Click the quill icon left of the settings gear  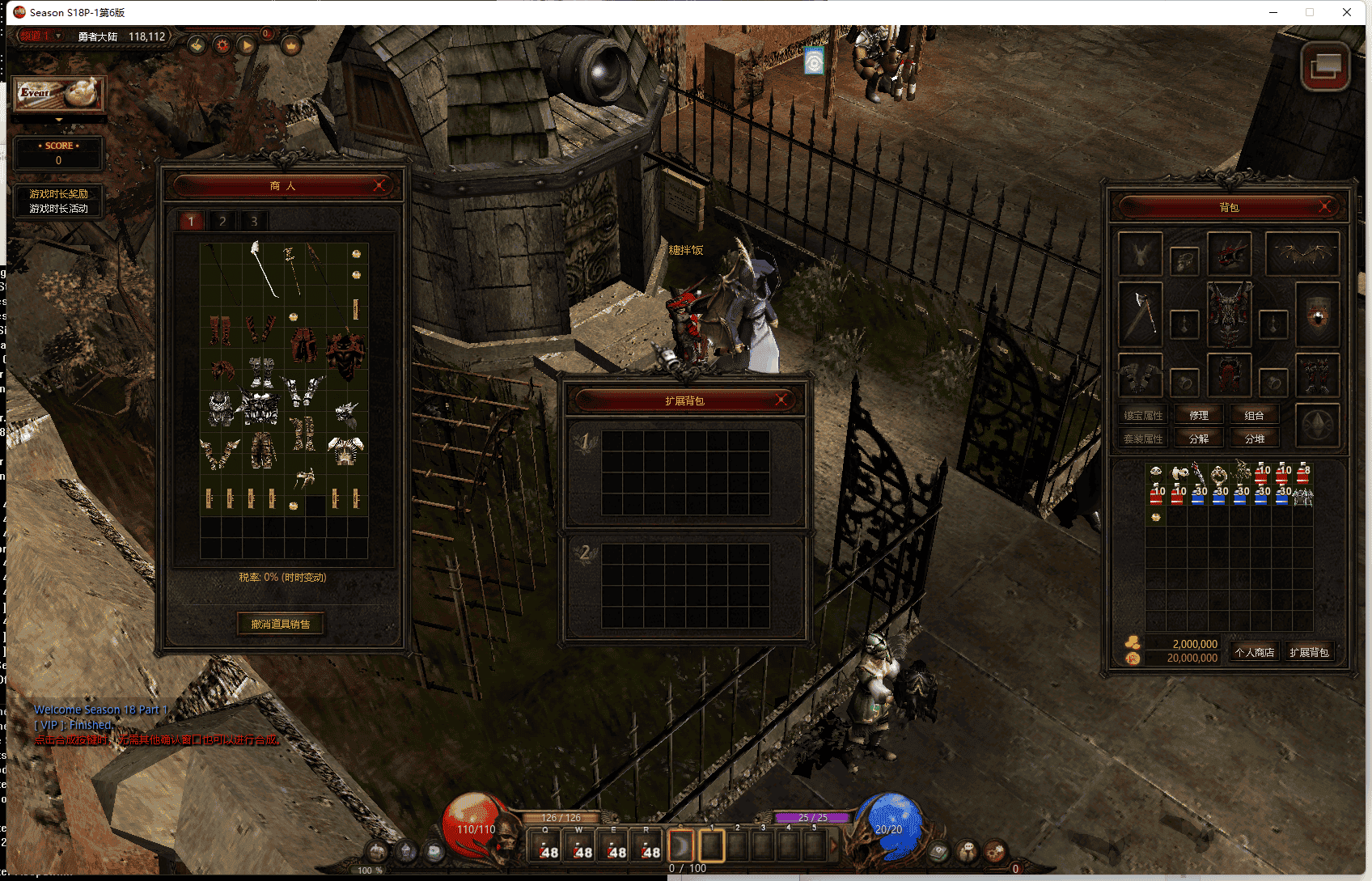(x=197, y=46)
